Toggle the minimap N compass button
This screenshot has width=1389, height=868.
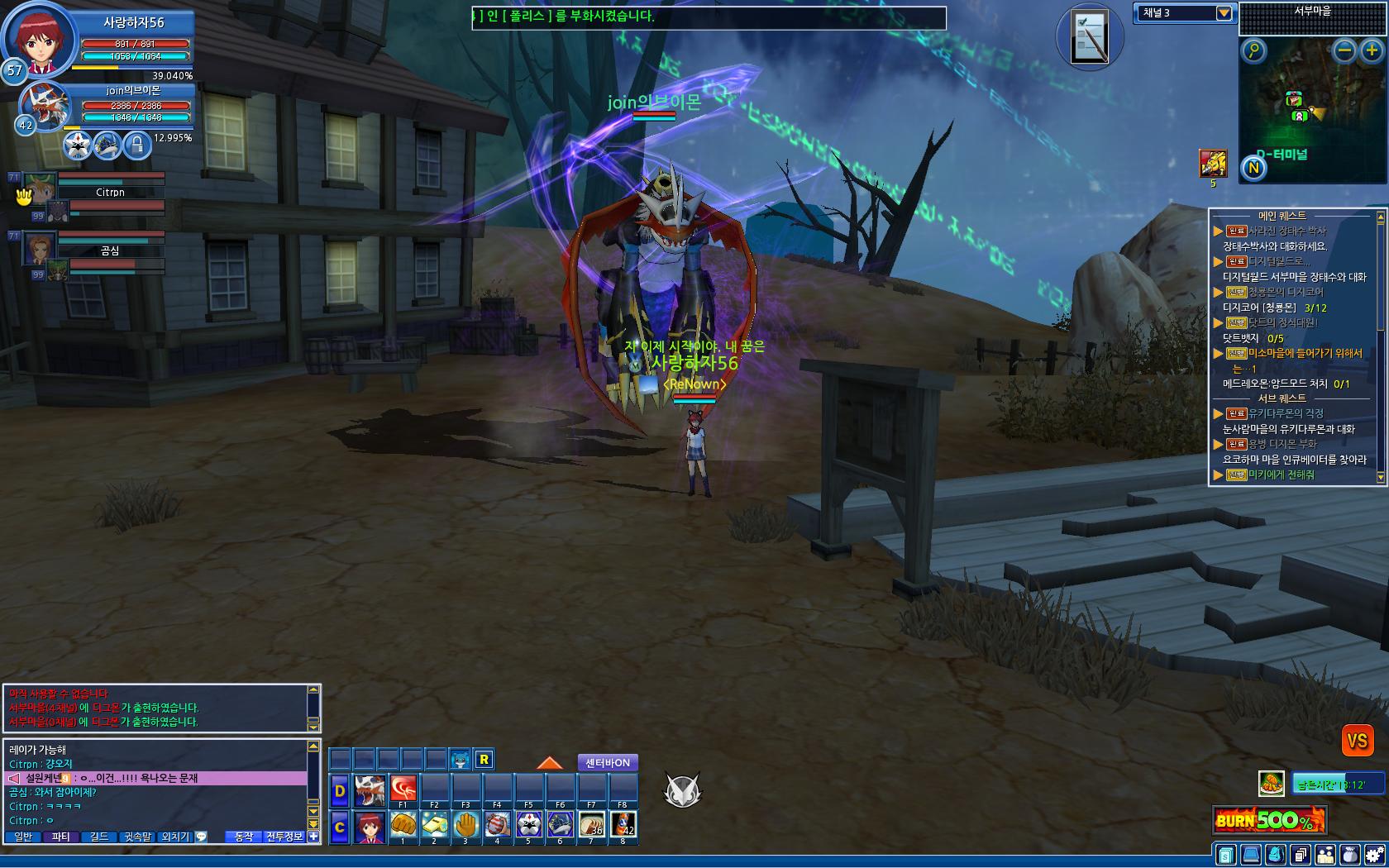(x=1253, y=169)
